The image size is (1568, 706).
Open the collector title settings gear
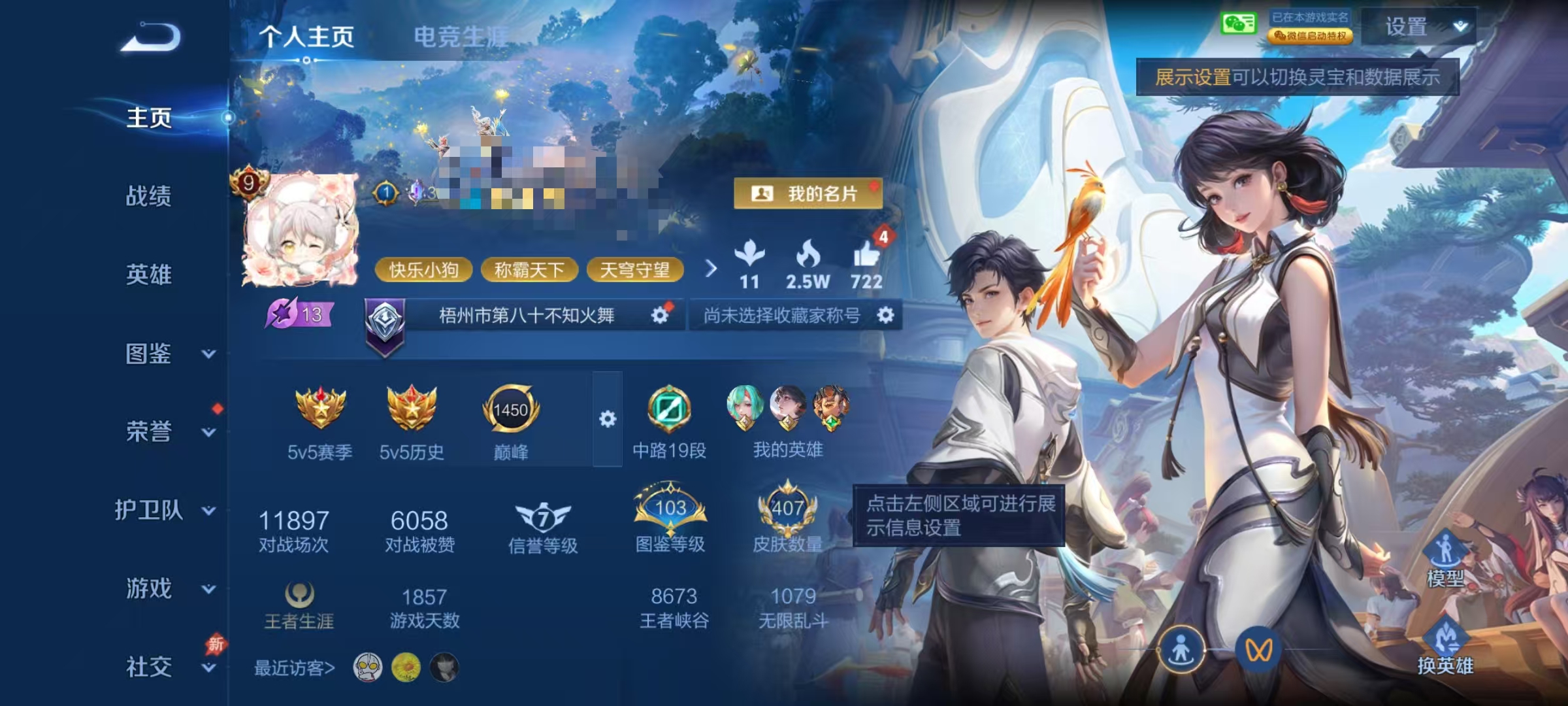point(887,314)
